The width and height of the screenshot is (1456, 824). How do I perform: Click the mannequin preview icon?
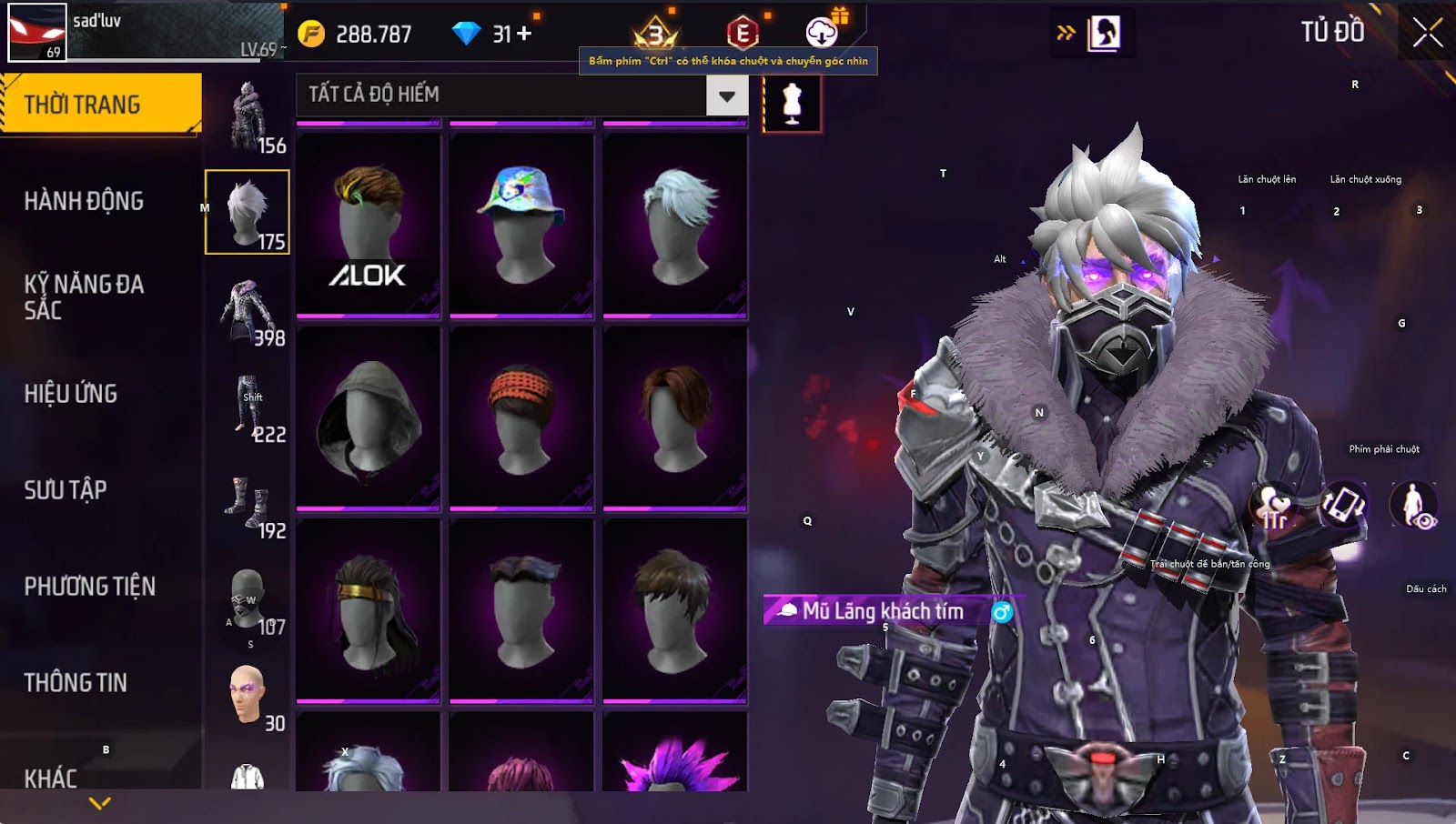[x=792, y=104]
